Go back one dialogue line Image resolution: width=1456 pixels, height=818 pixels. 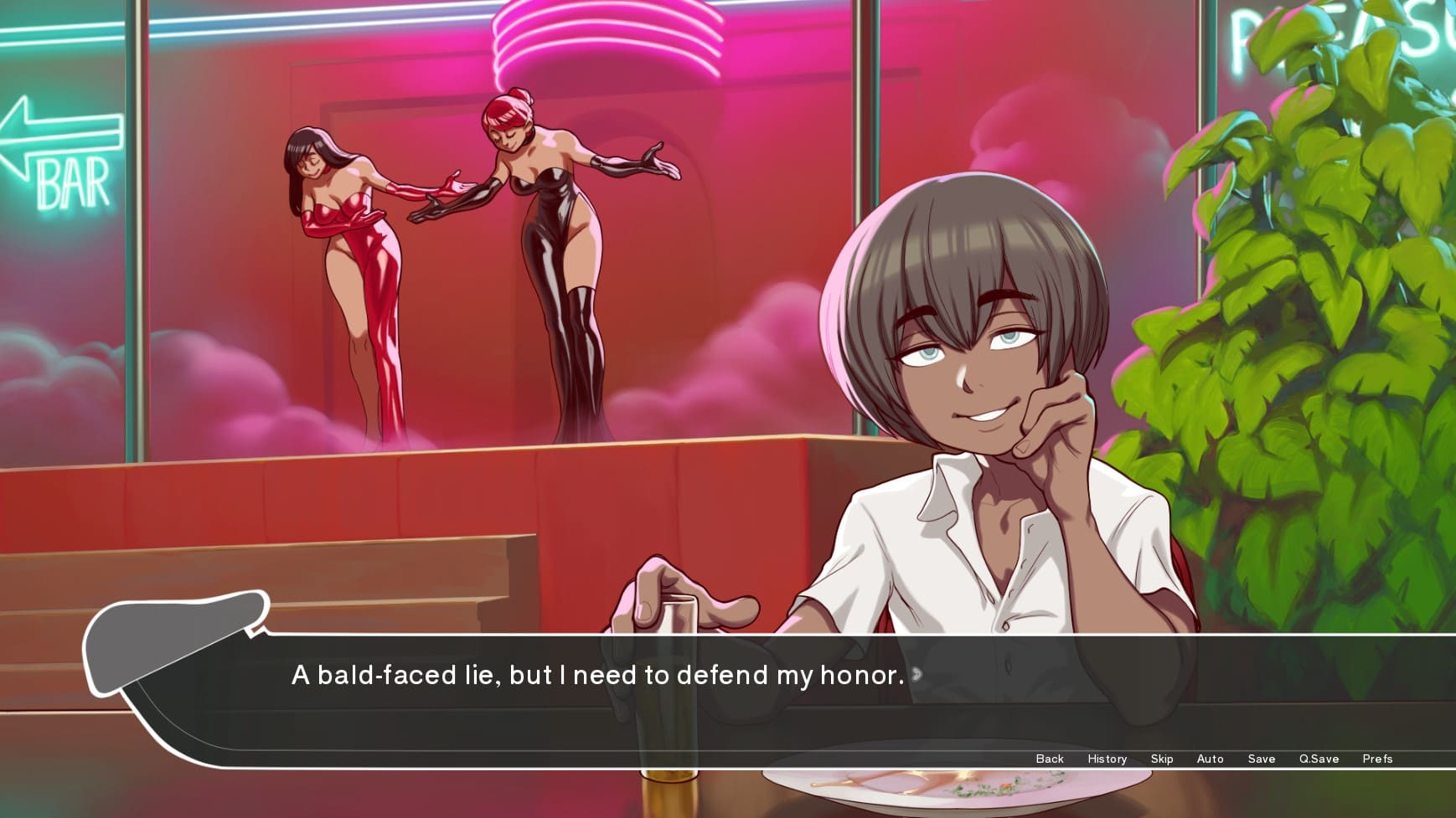(x=1049, y=759)
